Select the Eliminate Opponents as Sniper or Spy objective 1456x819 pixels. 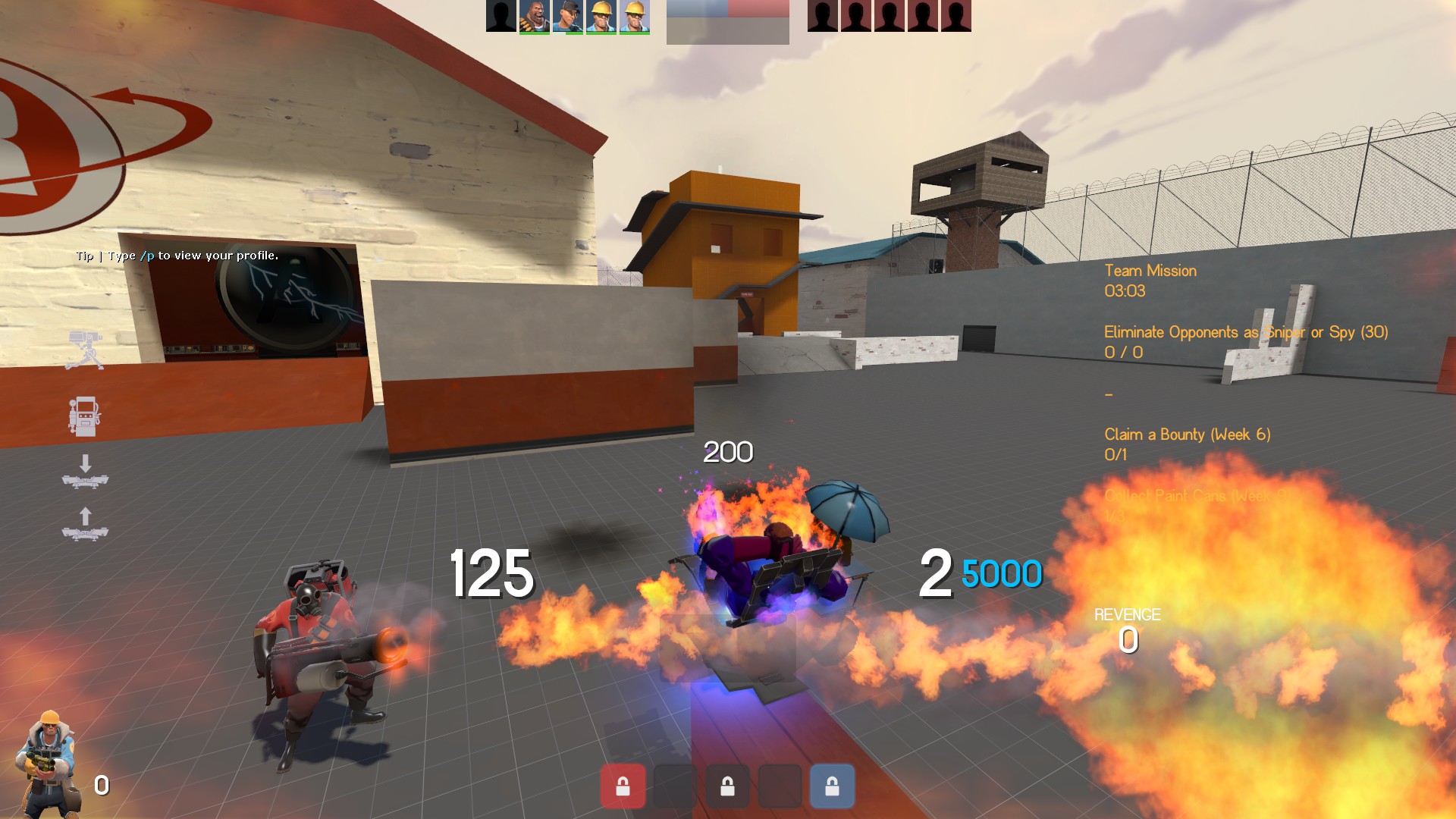point(1245,332)
